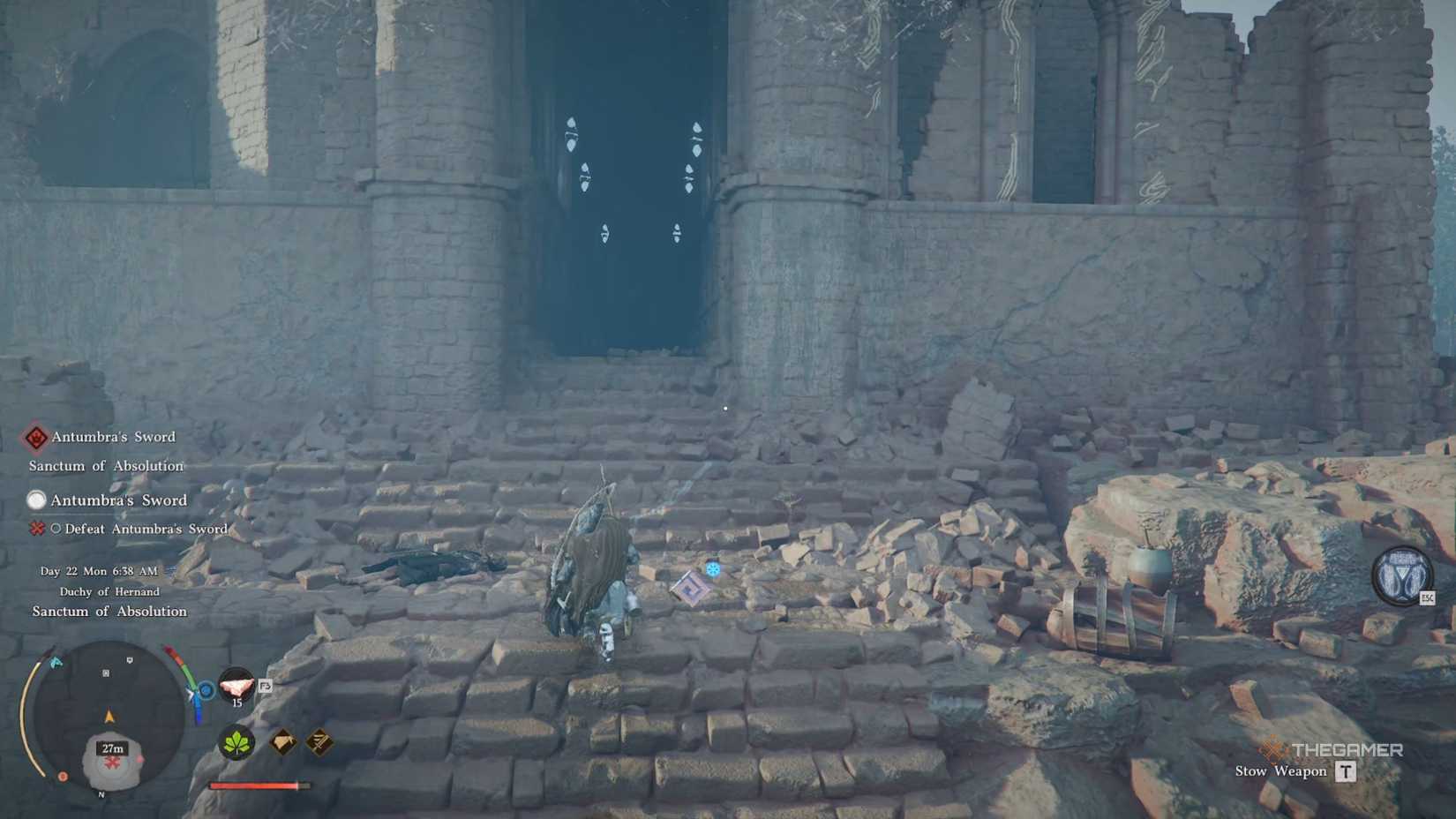Click the THEGAMER watermark logo
Viewport: 1456px width, 819px height.
[1332, 748]
